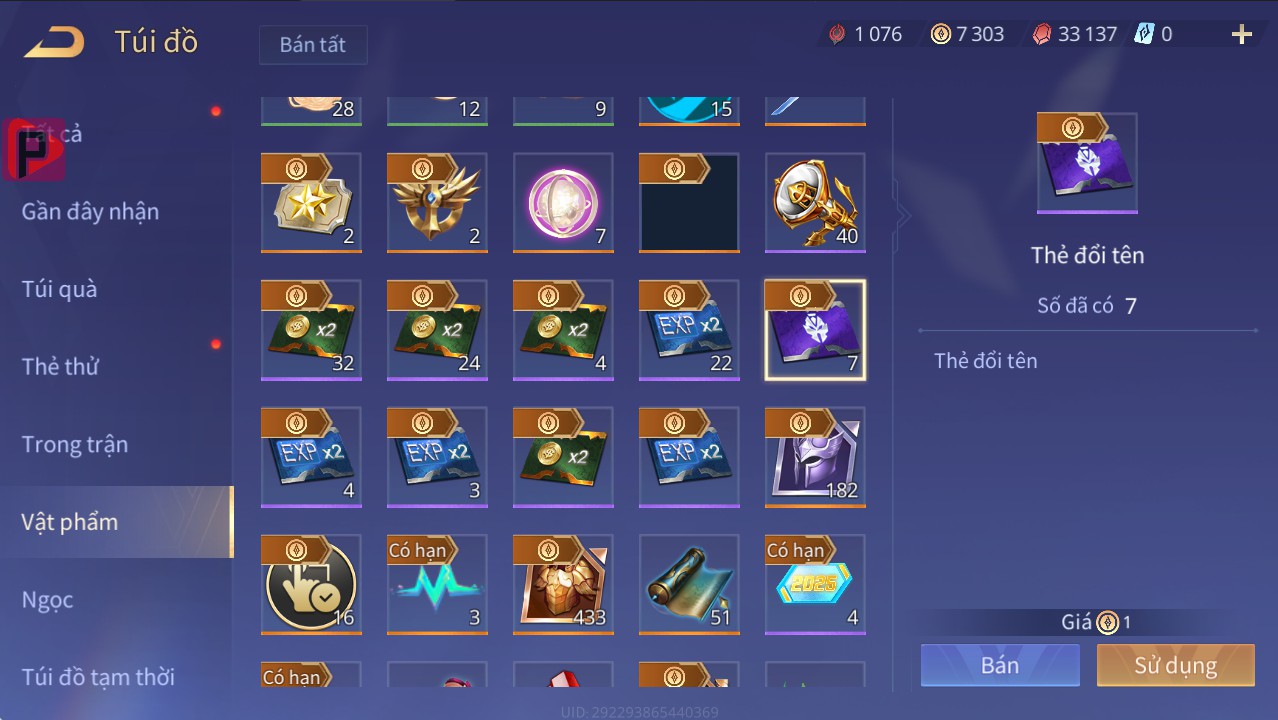The image size is (1278, 720).
Task: Choose the golden trumpet item with 40
Action: tap(815, 203)
